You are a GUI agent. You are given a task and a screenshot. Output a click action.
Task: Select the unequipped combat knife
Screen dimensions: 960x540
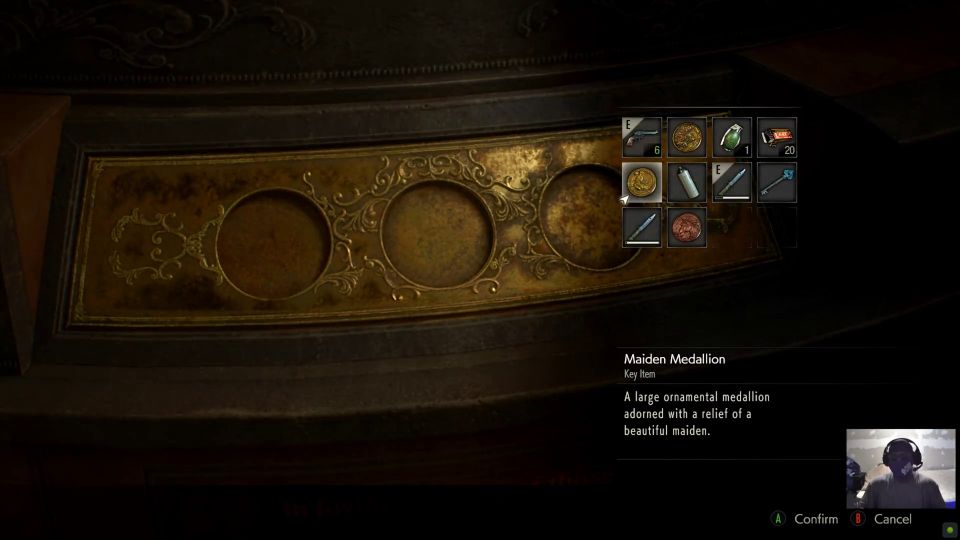(642, 227)
